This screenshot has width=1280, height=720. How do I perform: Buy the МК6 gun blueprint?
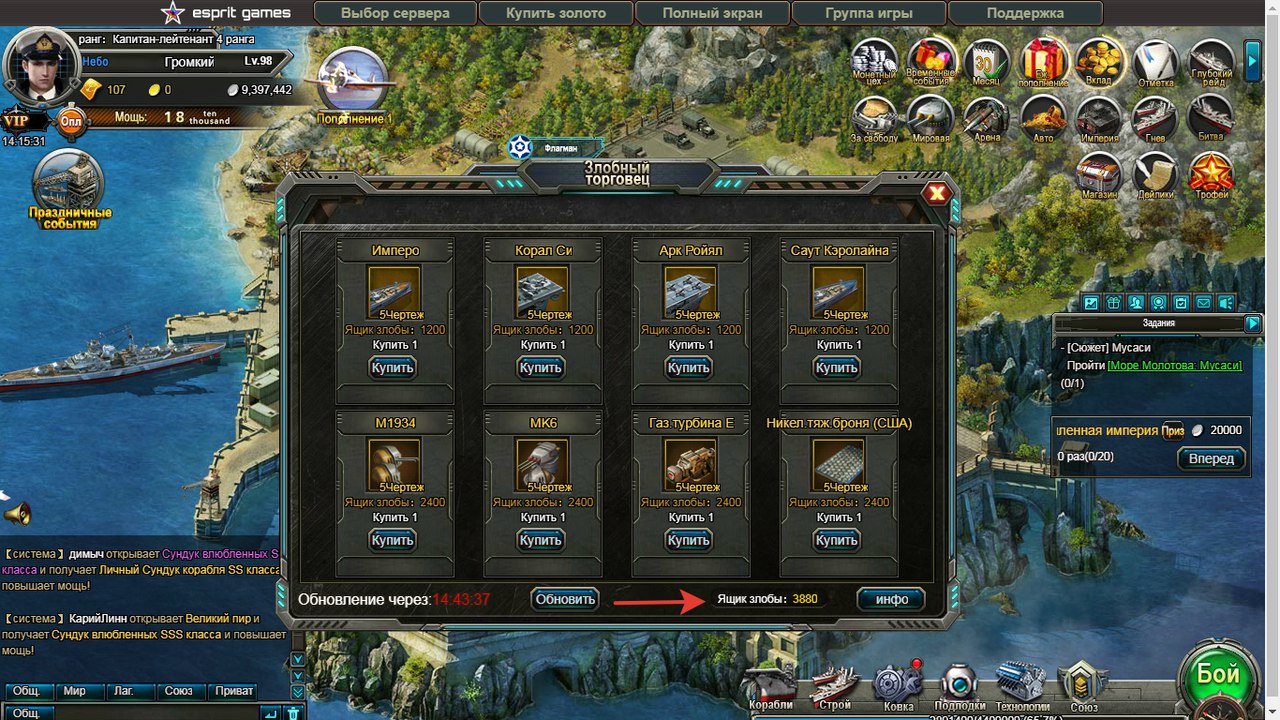(540, 540)
